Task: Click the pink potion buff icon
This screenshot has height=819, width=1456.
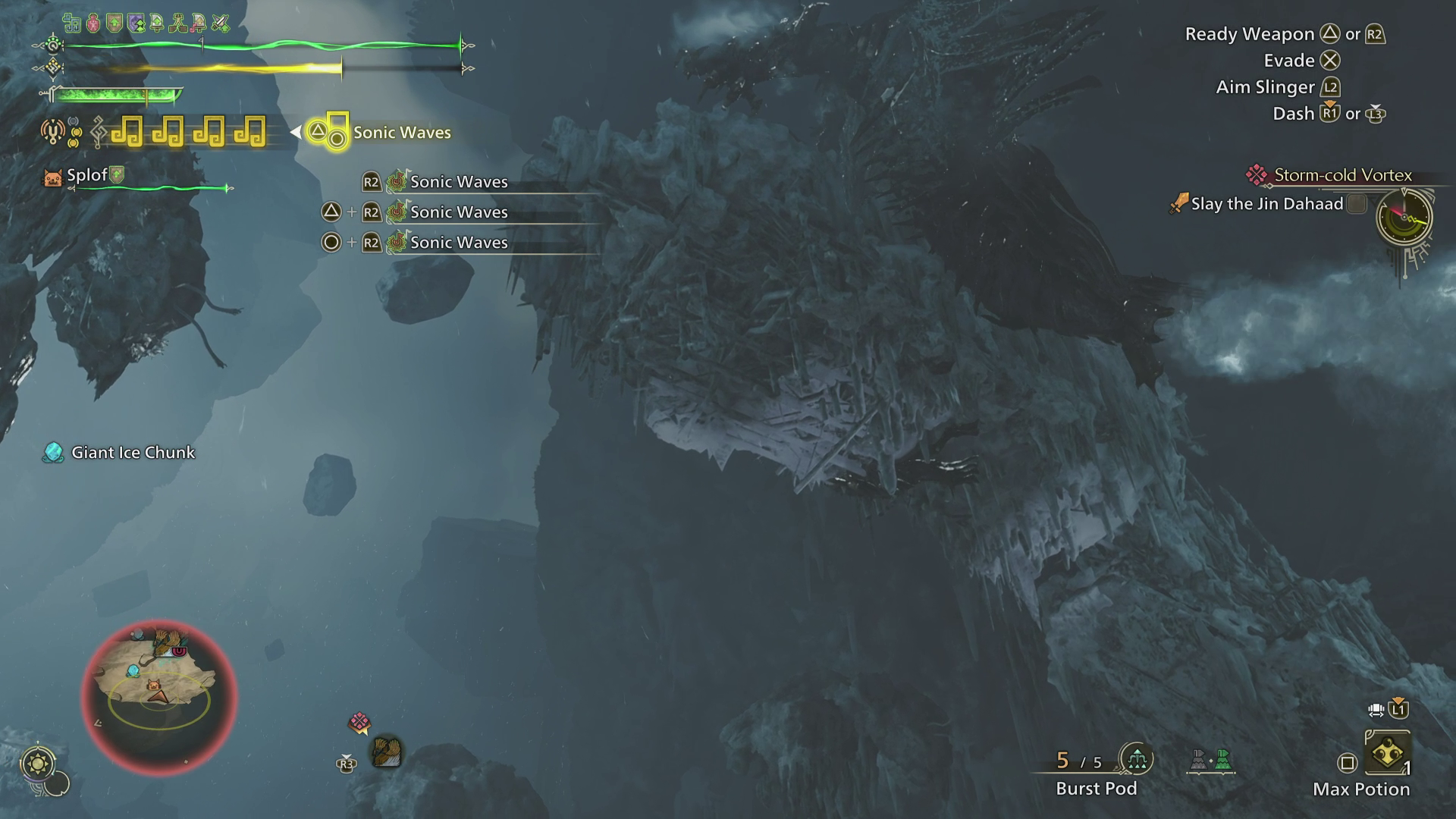Action: click(93, 22)
